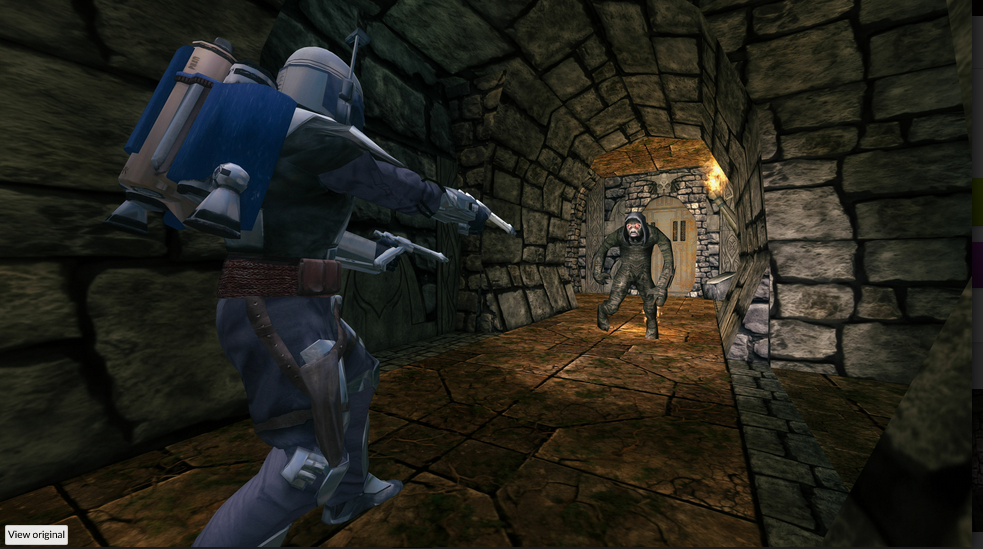The image size is (983, 549).
Task: Click the View original button
Action: [x=37, y=534]
